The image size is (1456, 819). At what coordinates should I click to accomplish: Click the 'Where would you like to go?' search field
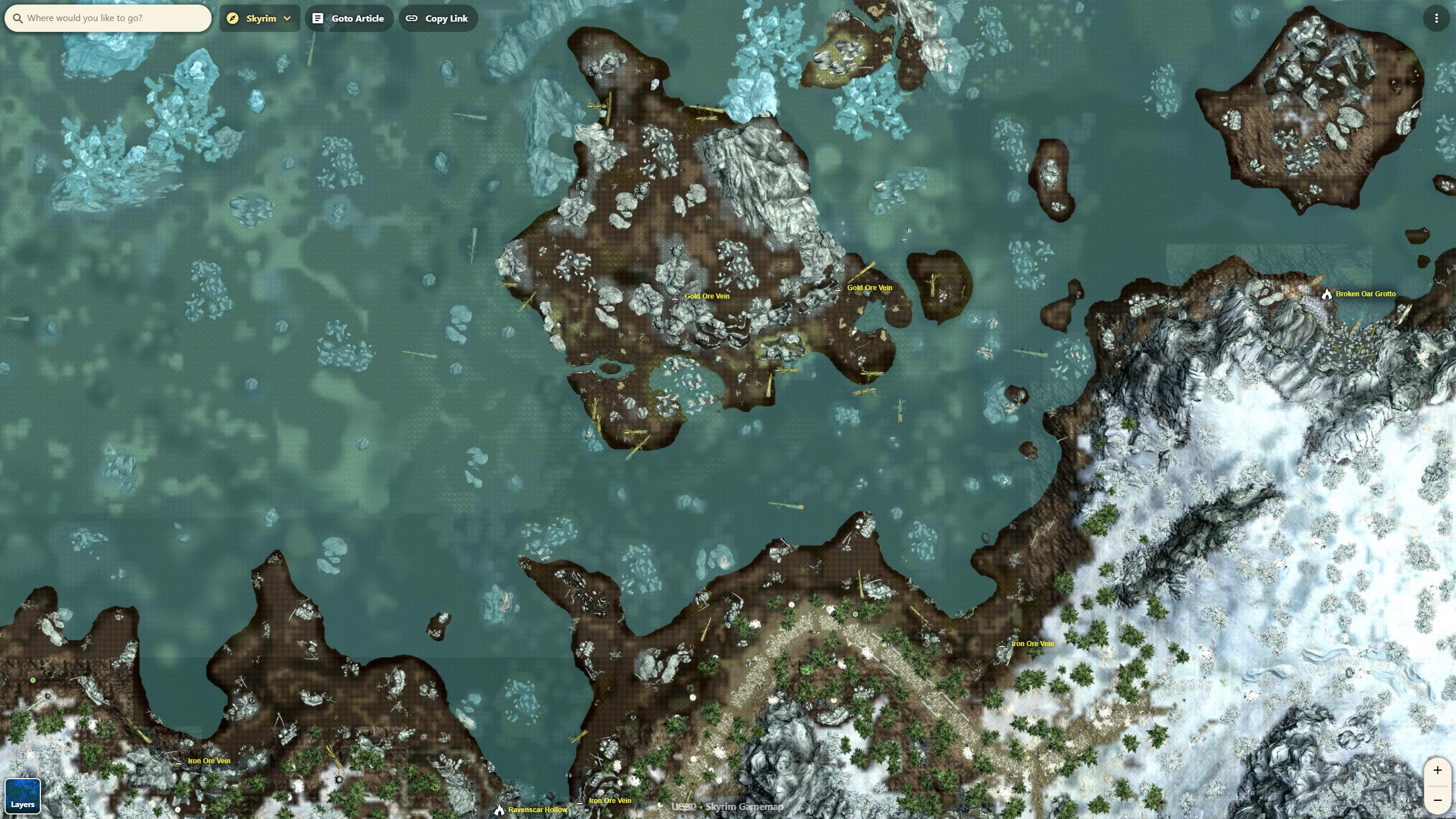[108, 18]
